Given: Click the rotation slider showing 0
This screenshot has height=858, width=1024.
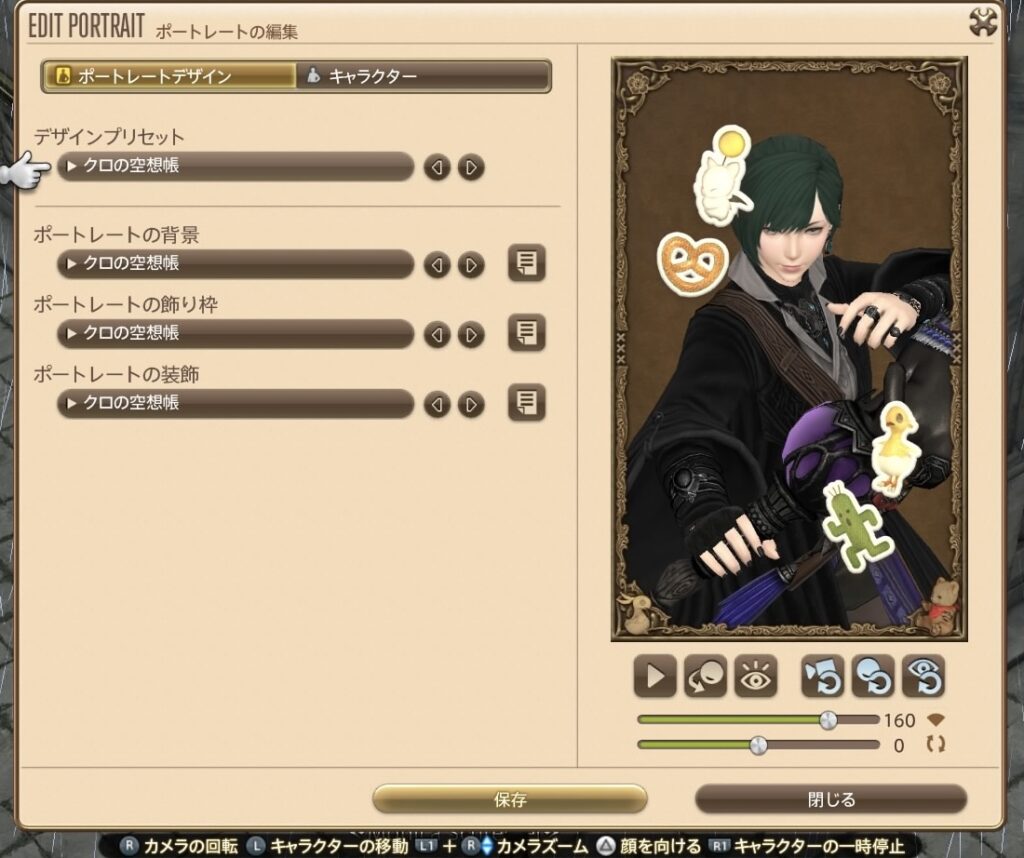Looking at the screenshot, I should point(758,745).
